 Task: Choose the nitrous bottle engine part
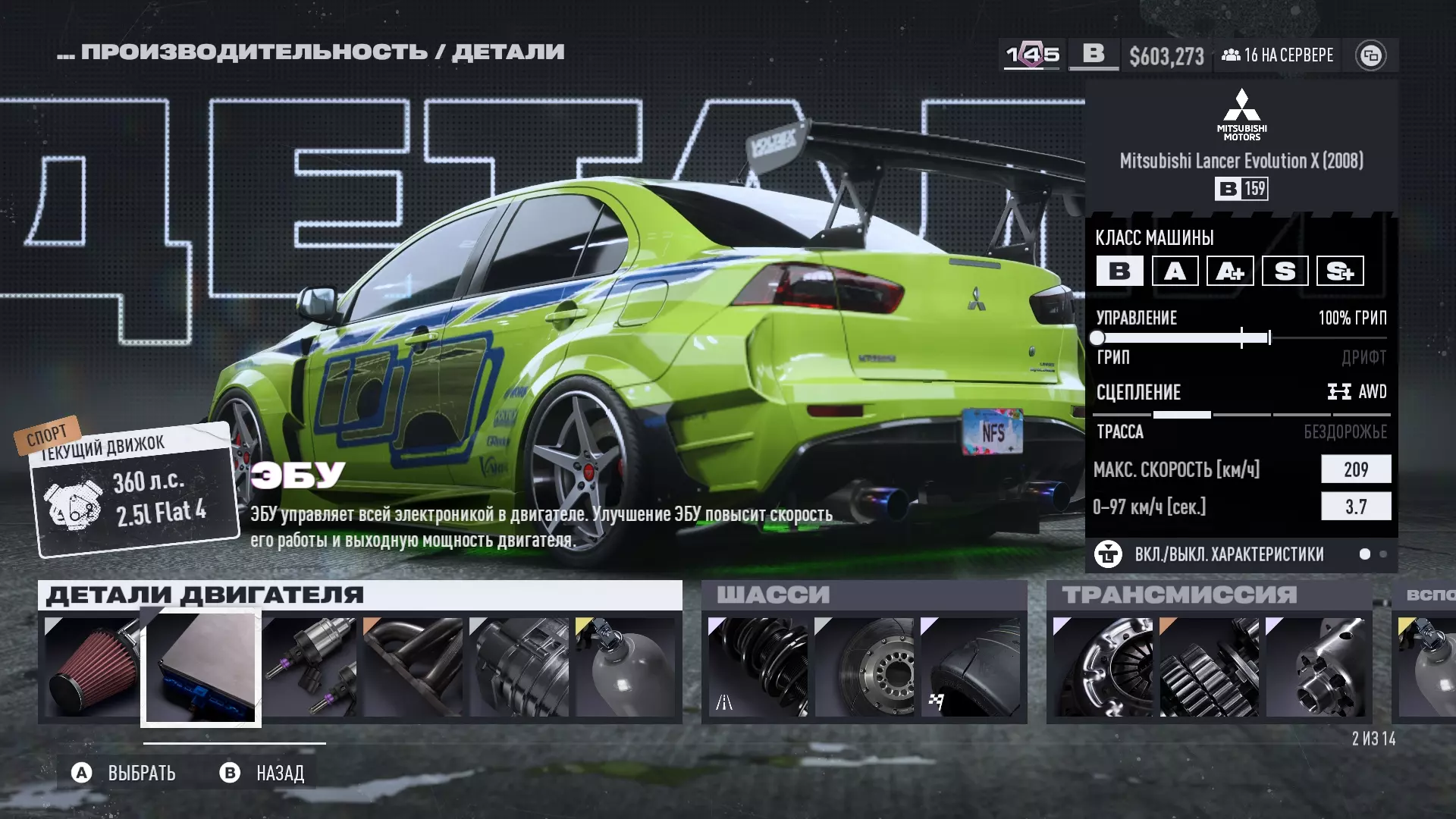pos(626,667)
